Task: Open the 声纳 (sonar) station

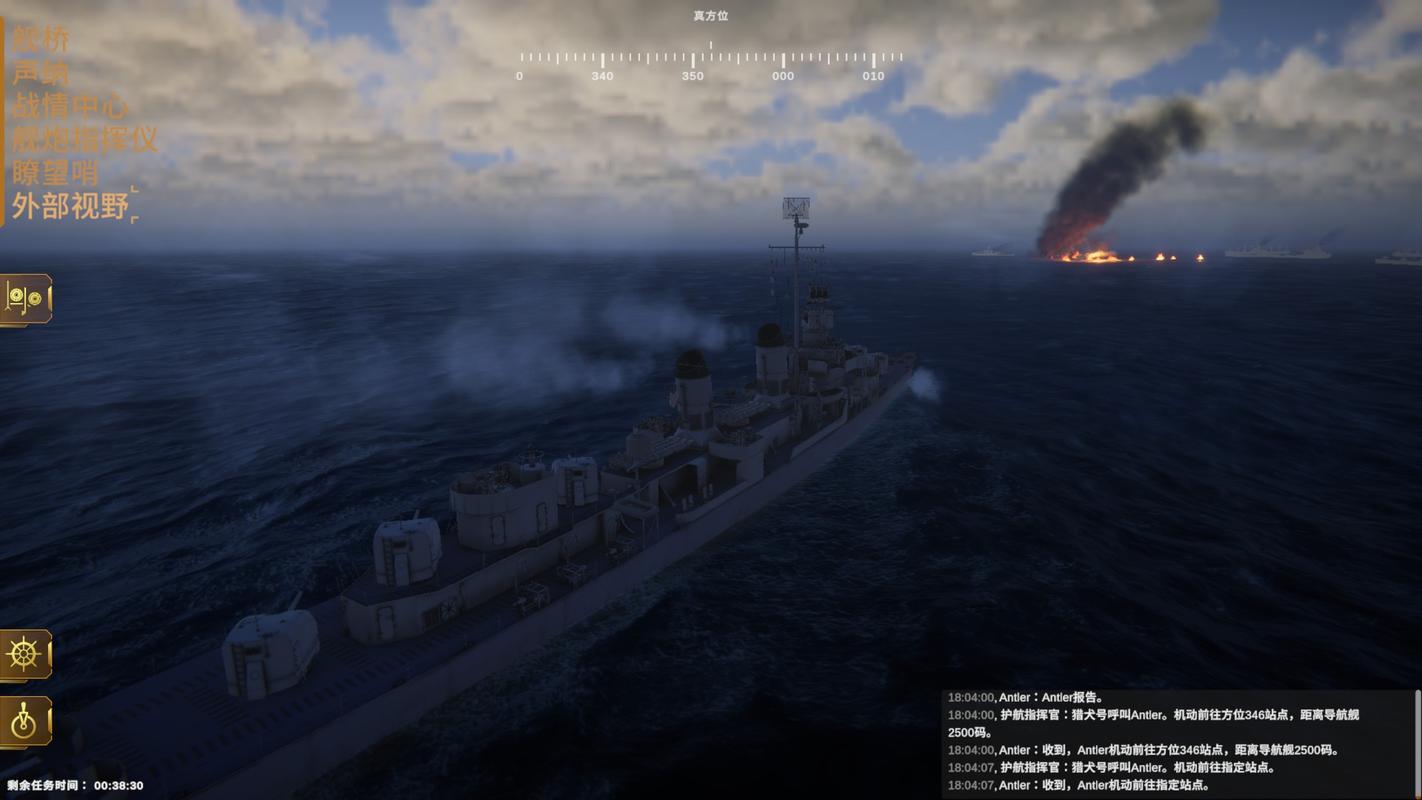Action: (x=41, y=73)
